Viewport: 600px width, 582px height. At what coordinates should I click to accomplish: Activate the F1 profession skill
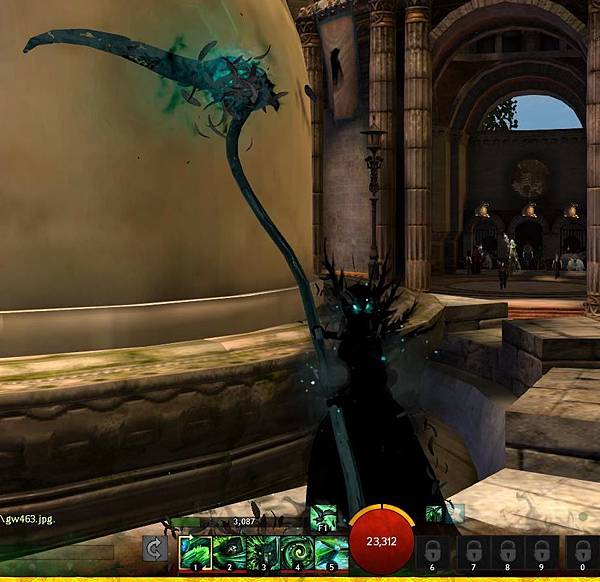[x=322, y=516]
